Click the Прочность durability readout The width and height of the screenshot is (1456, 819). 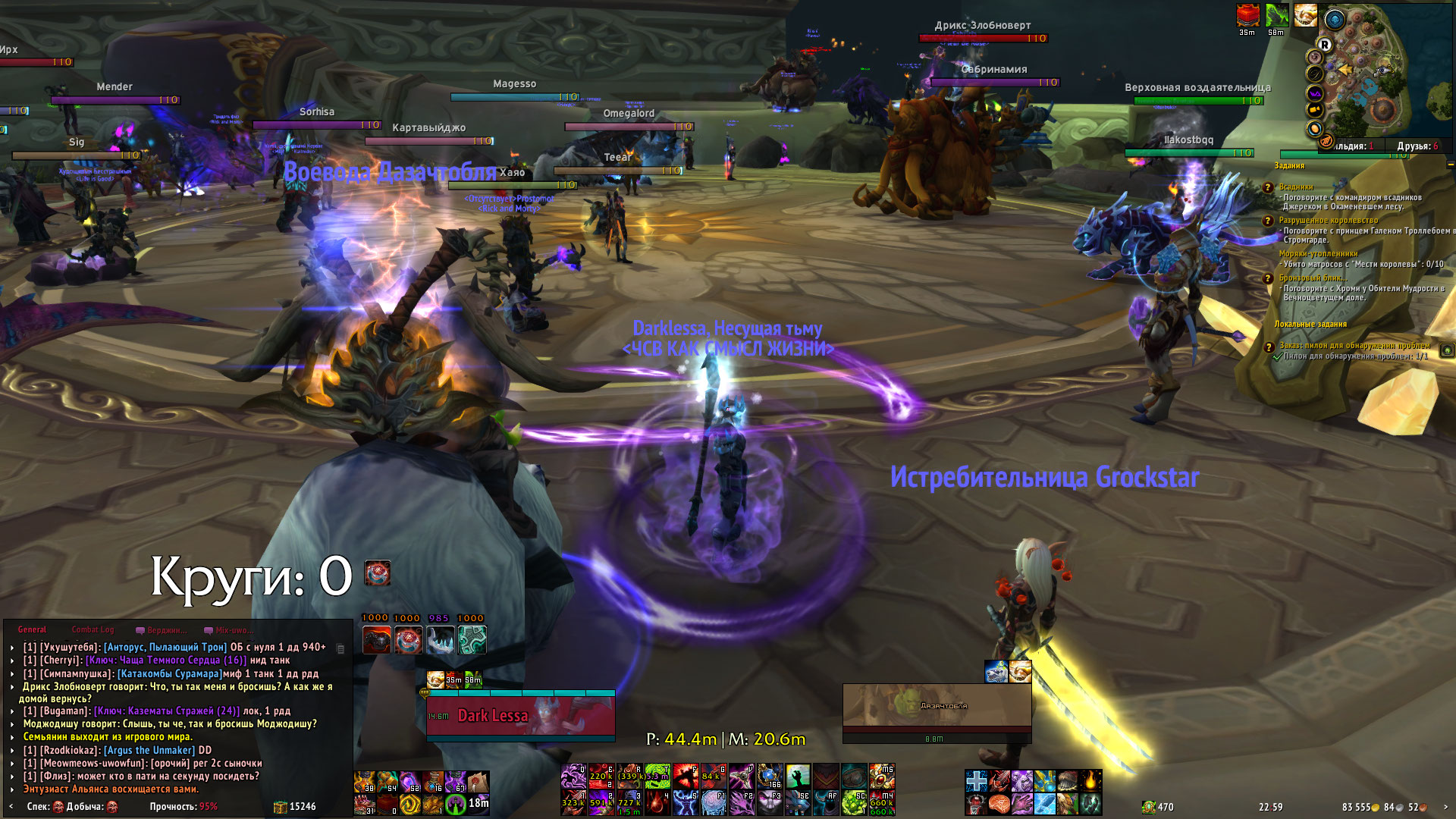pos(184,806)
